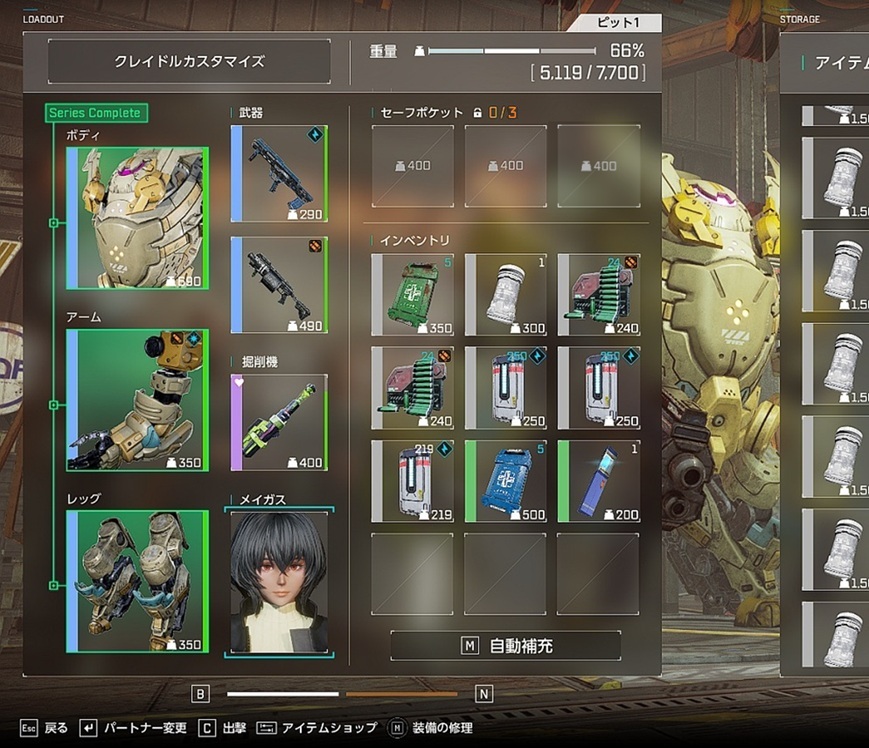
Task: Select the 掘削機 drill slot
Action: (x=279, y=422)
